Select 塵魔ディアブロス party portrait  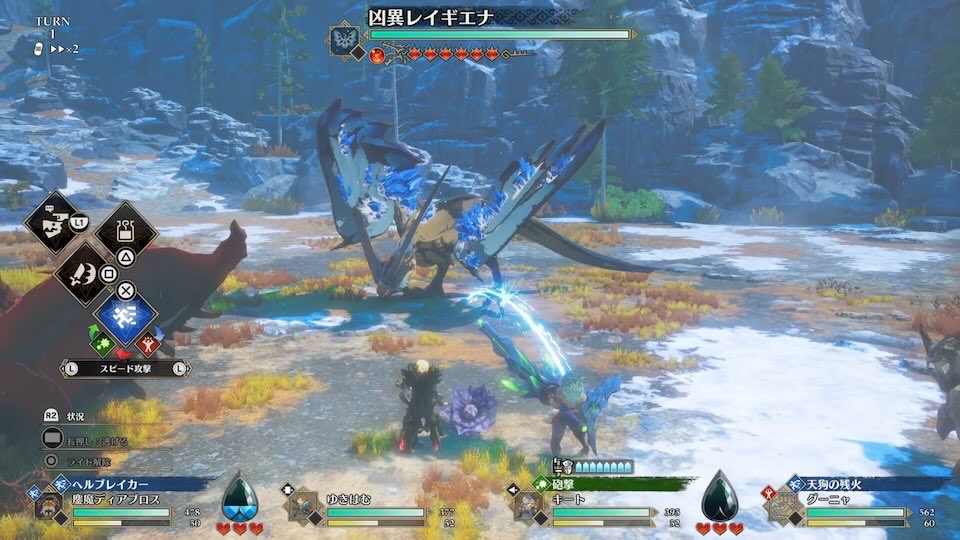click(x=48, y=505)
